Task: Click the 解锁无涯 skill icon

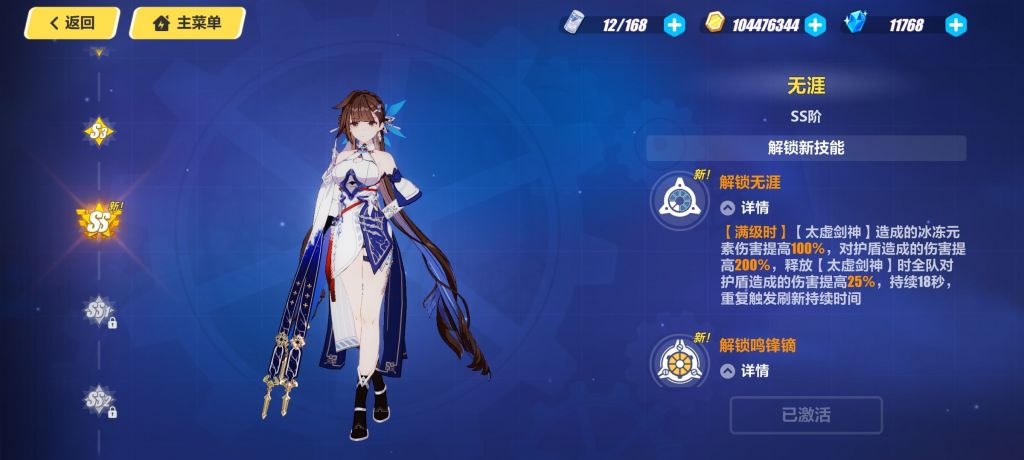Action: 681,198
